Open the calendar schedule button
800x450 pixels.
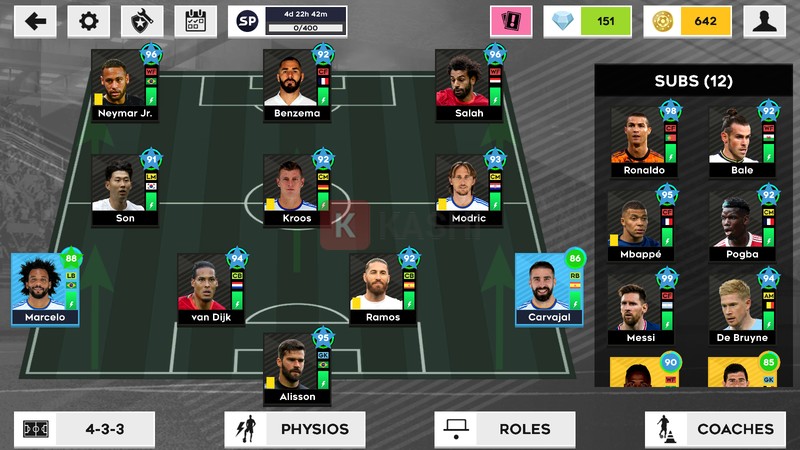[x=195, y=21]
